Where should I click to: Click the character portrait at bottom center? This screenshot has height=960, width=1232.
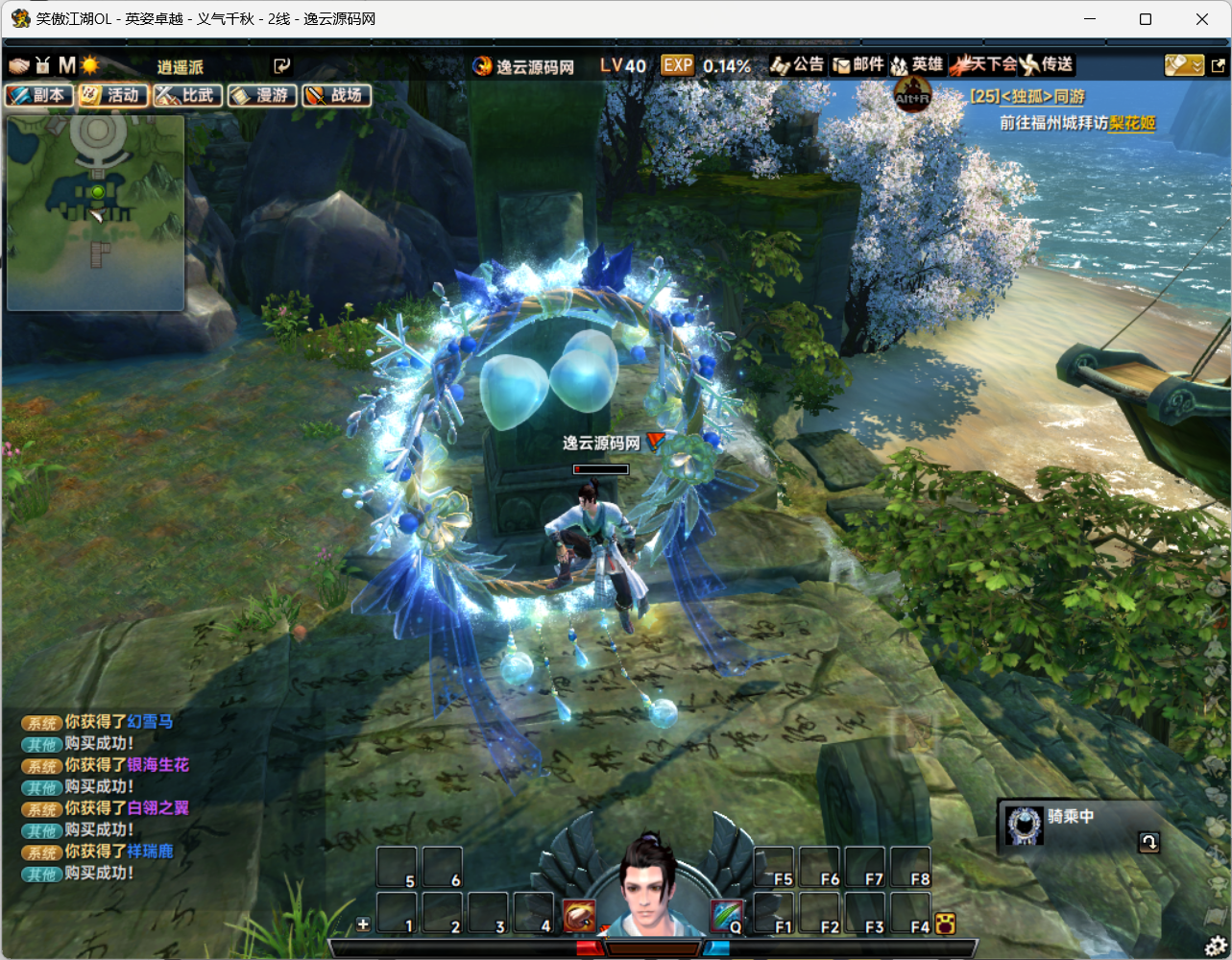(648, 888)
